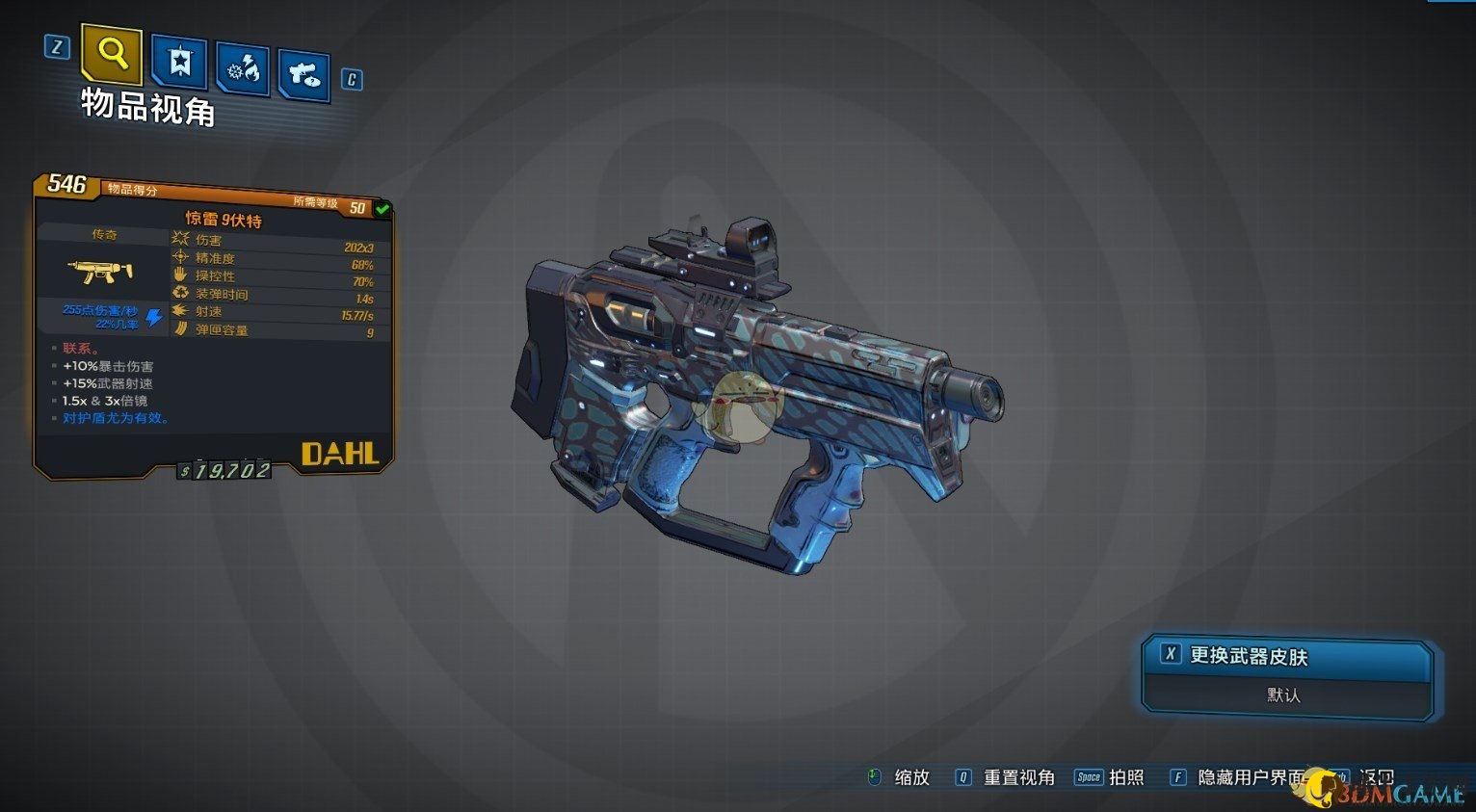Select the 默认 default skin option
Viewport: 1476px width, 812px height.
click(x=1284, y=694)
